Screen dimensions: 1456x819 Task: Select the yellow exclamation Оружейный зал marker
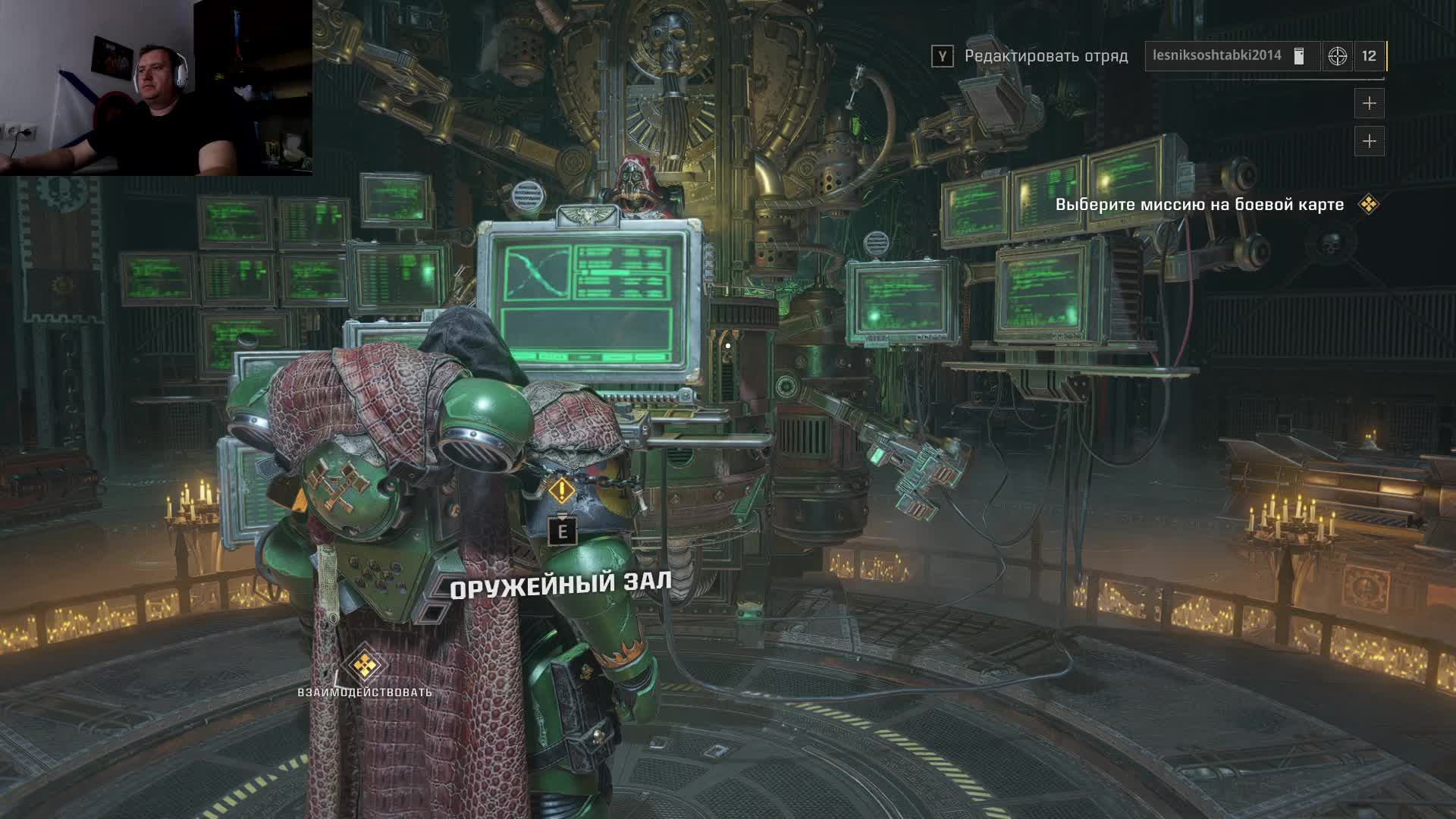561,491
